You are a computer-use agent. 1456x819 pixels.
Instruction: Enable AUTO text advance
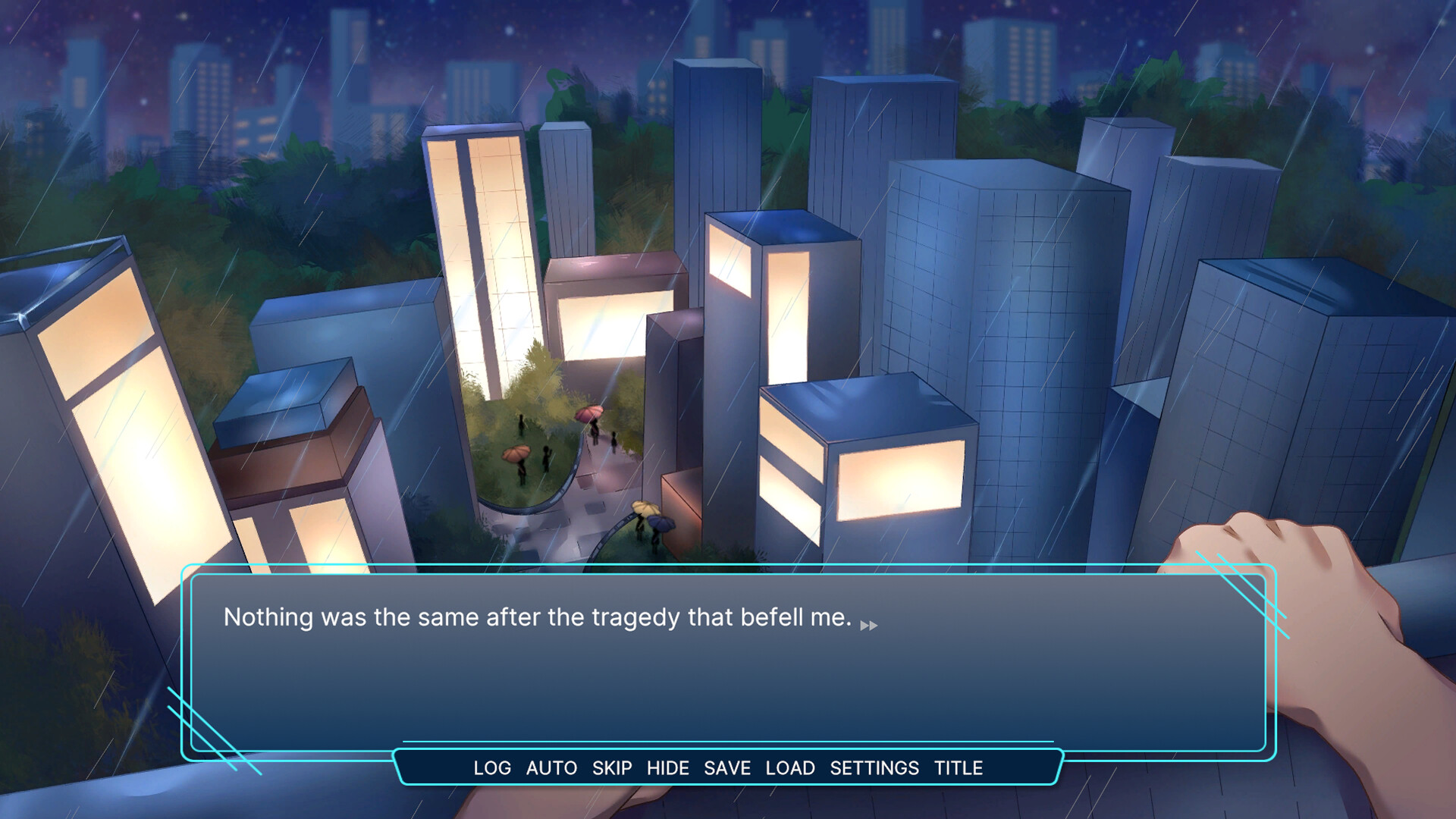[551, 768]
